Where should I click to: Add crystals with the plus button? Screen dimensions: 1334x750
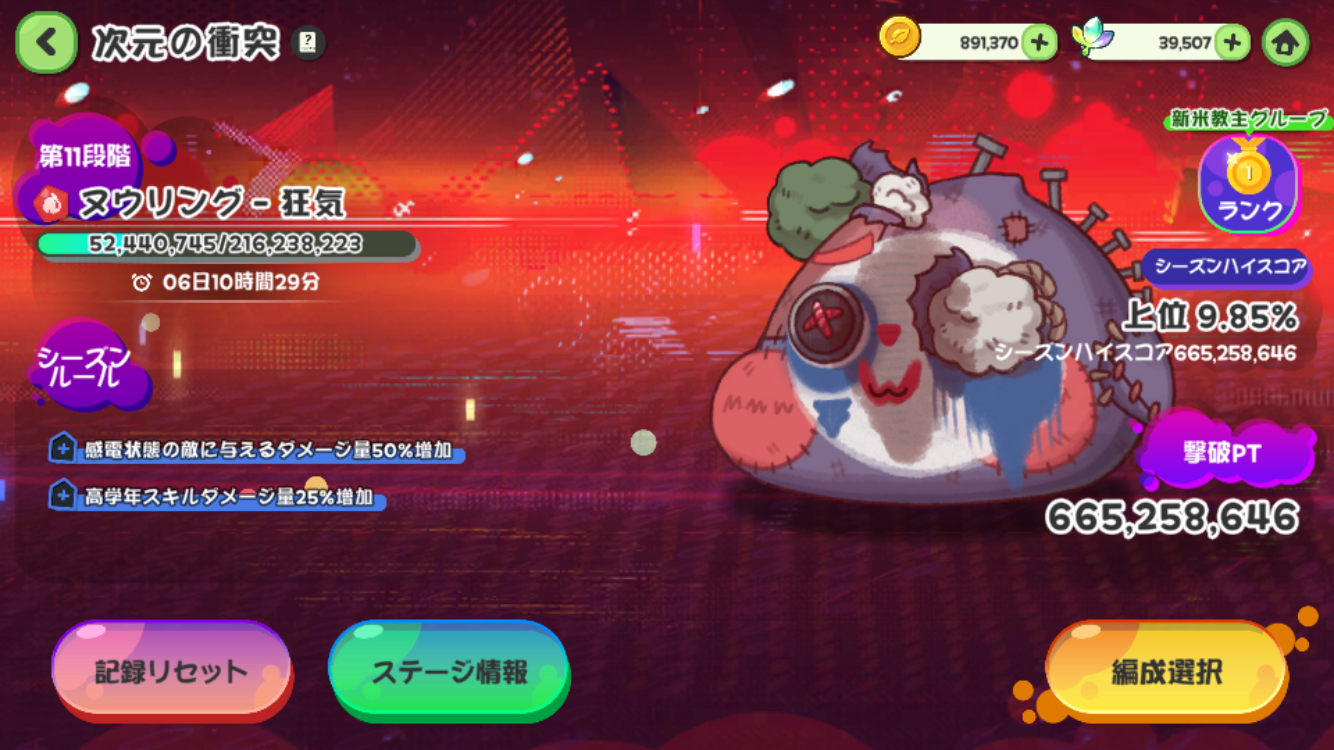coord(1233,42)
